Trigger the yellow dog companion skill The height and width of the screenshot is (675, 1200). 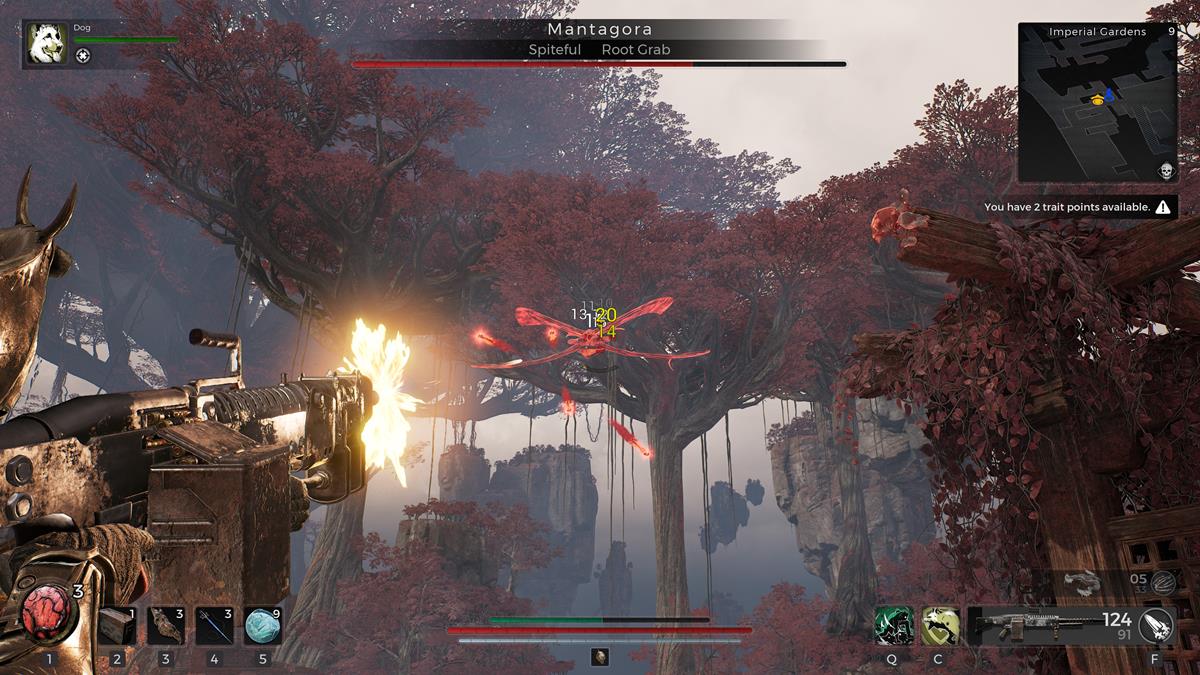click(940, 626)
